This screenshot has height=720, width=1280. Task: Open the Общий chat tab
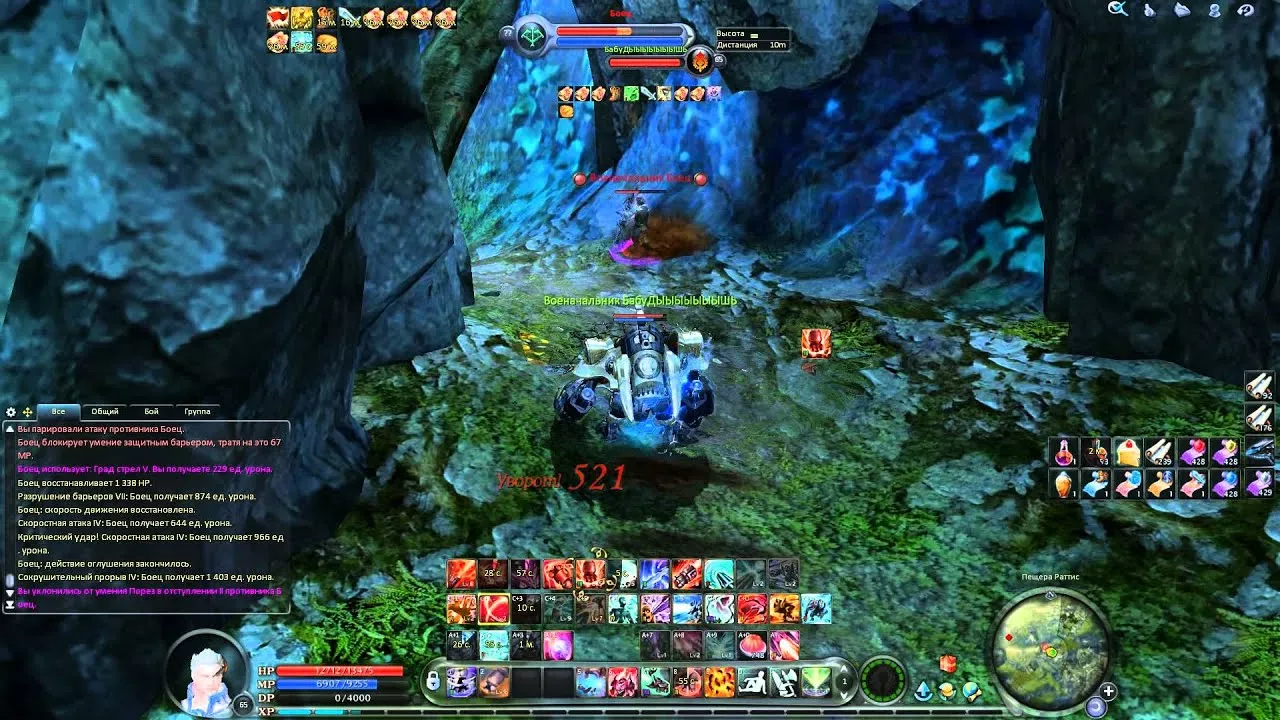click(105, 411)
